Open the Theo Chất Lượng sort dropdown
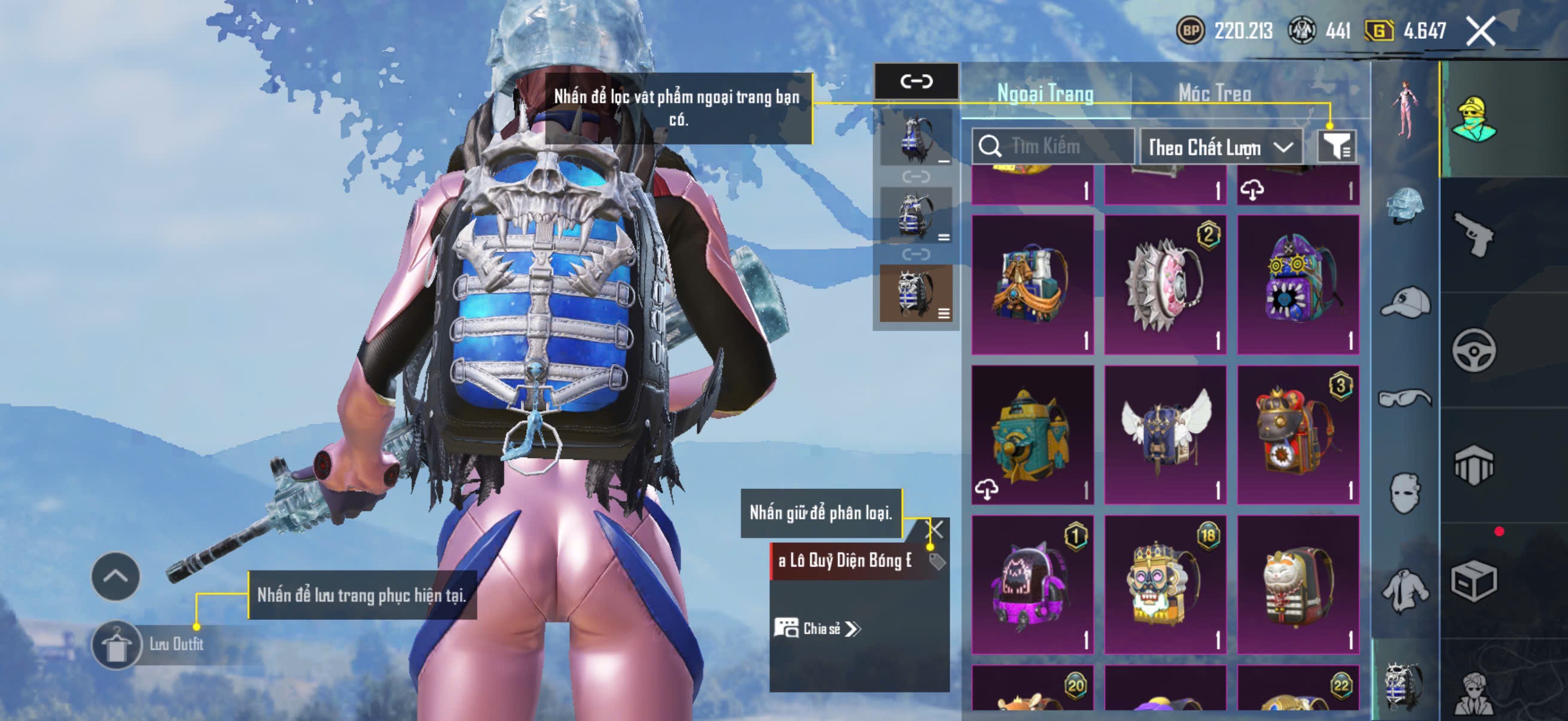Image resolution: width=1568 pixels, height=721 pixels. [1221, 147]
